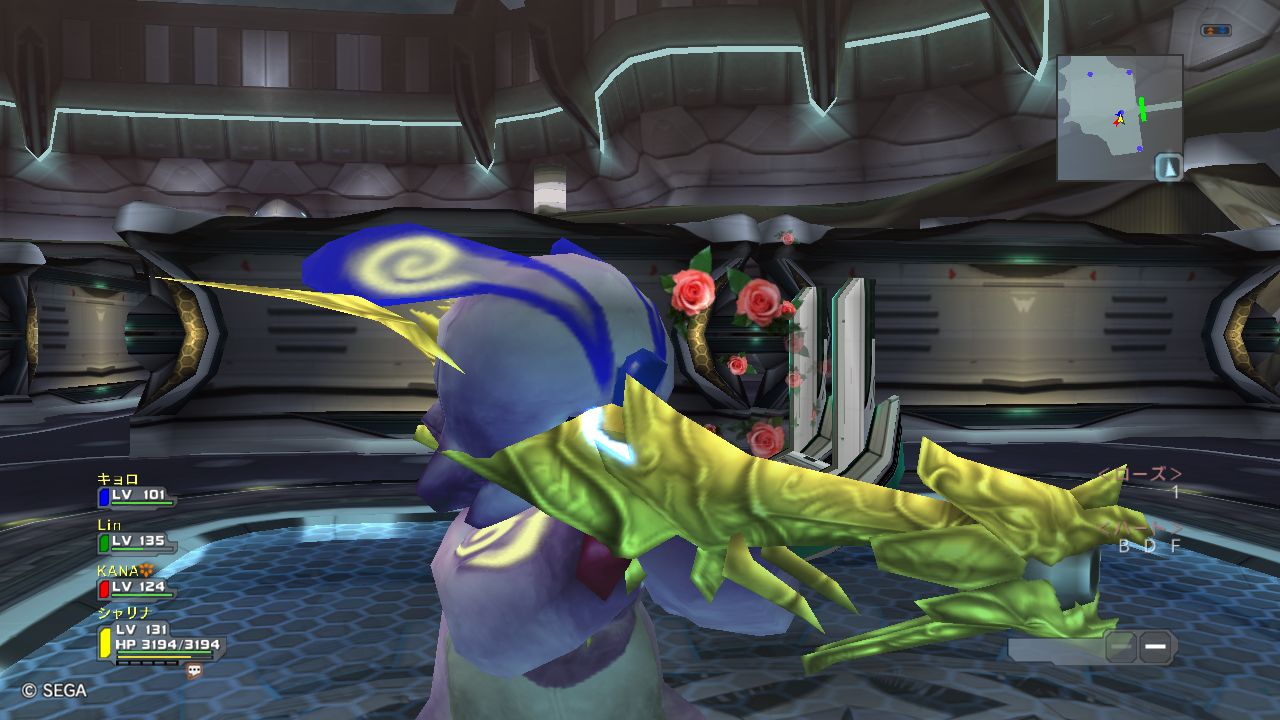
Task: Select the highlighted weapon palette slot
Action: pos(1156,647)
